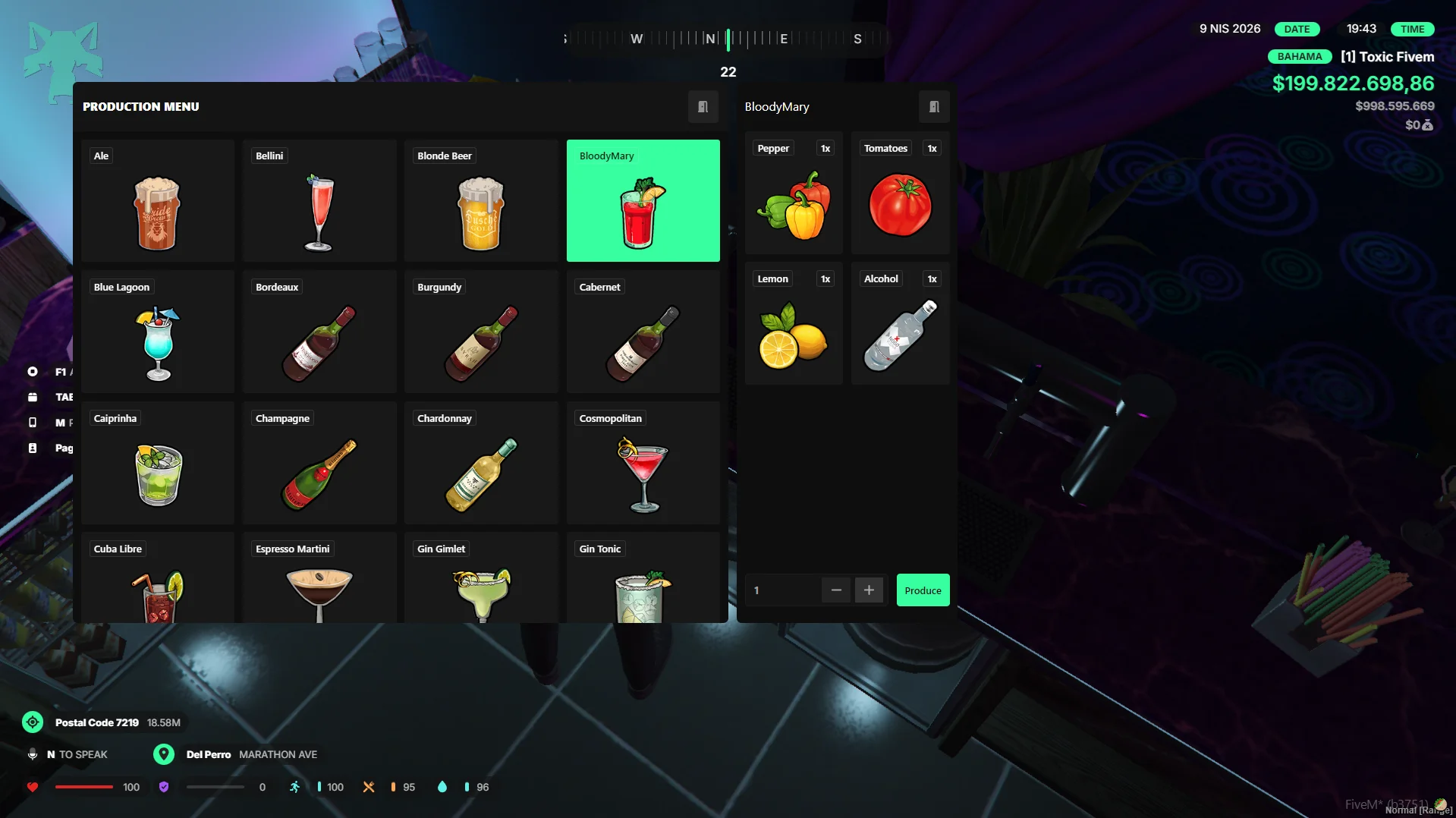The image size is (1456, 818).
Task: Pick the Blonde Beer tile
Action: click(481, 201)
